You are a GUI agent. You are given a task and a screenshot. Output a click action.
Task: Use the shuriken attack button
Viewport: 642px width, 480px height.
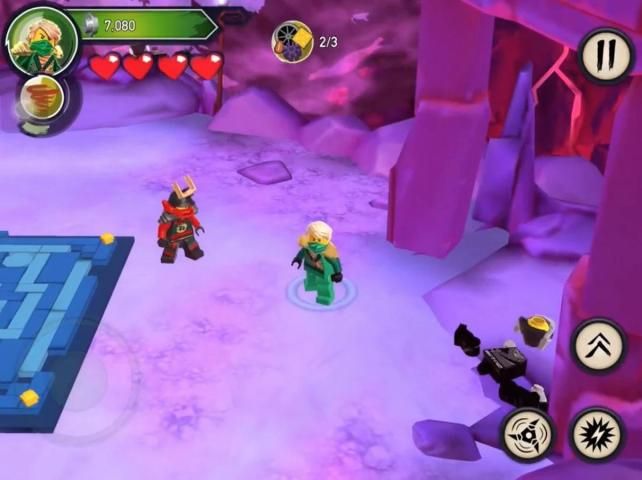[527, 435]
